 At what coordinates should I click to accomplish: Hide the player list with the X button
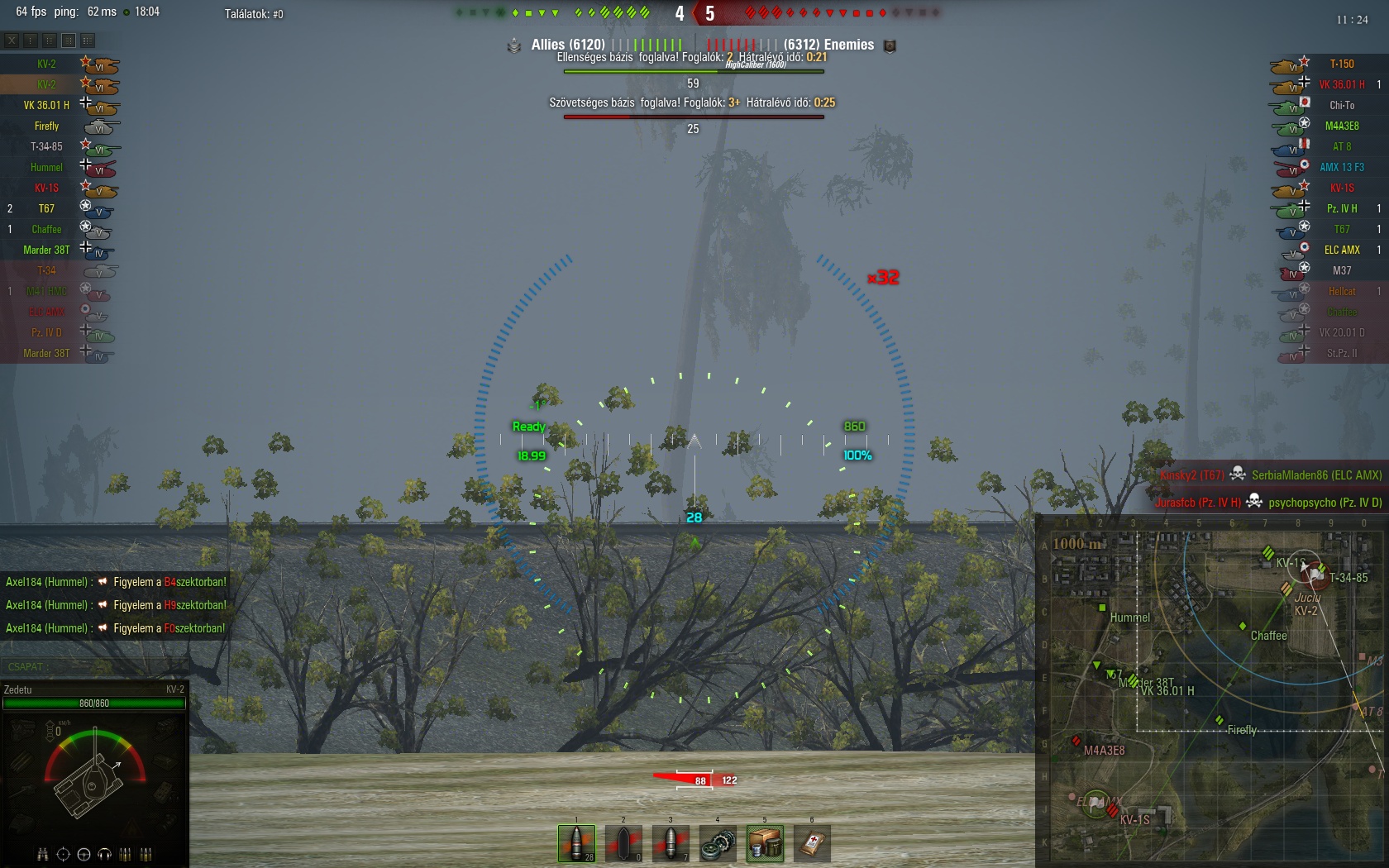click(12, 40)
